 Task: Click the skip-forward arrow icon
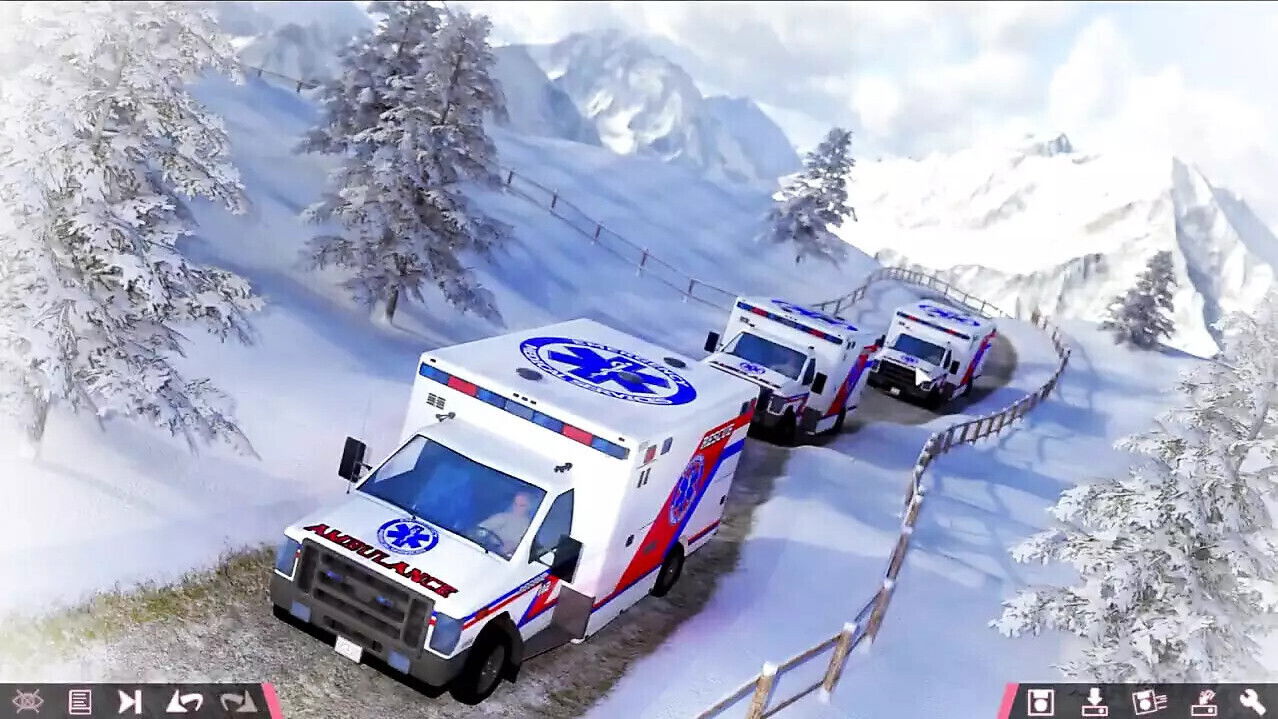pyautogui.click(x=130, y=702)
